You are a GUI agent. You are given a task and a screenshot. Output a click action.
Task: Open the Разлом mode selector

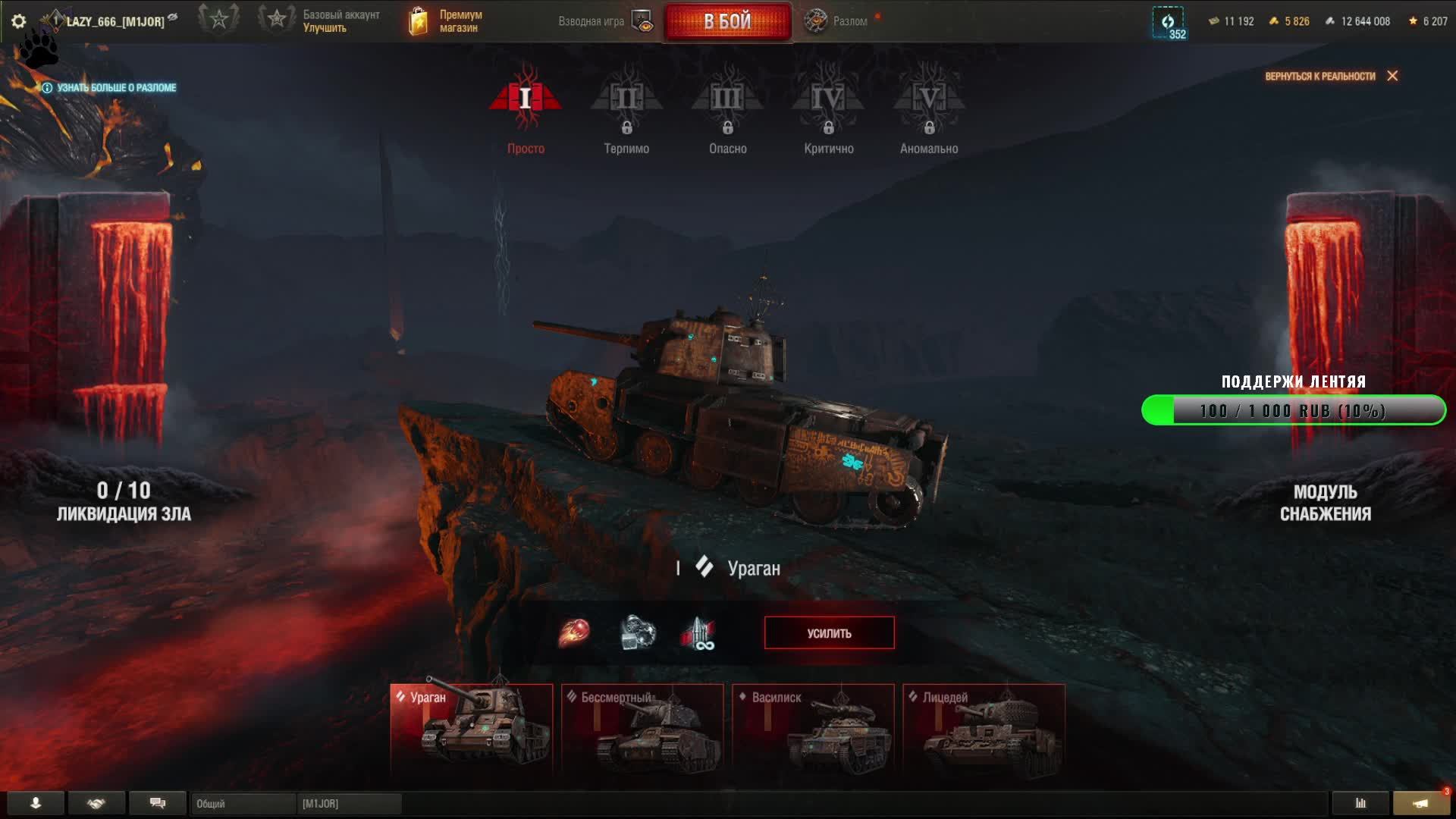click(x=837, y=21)
